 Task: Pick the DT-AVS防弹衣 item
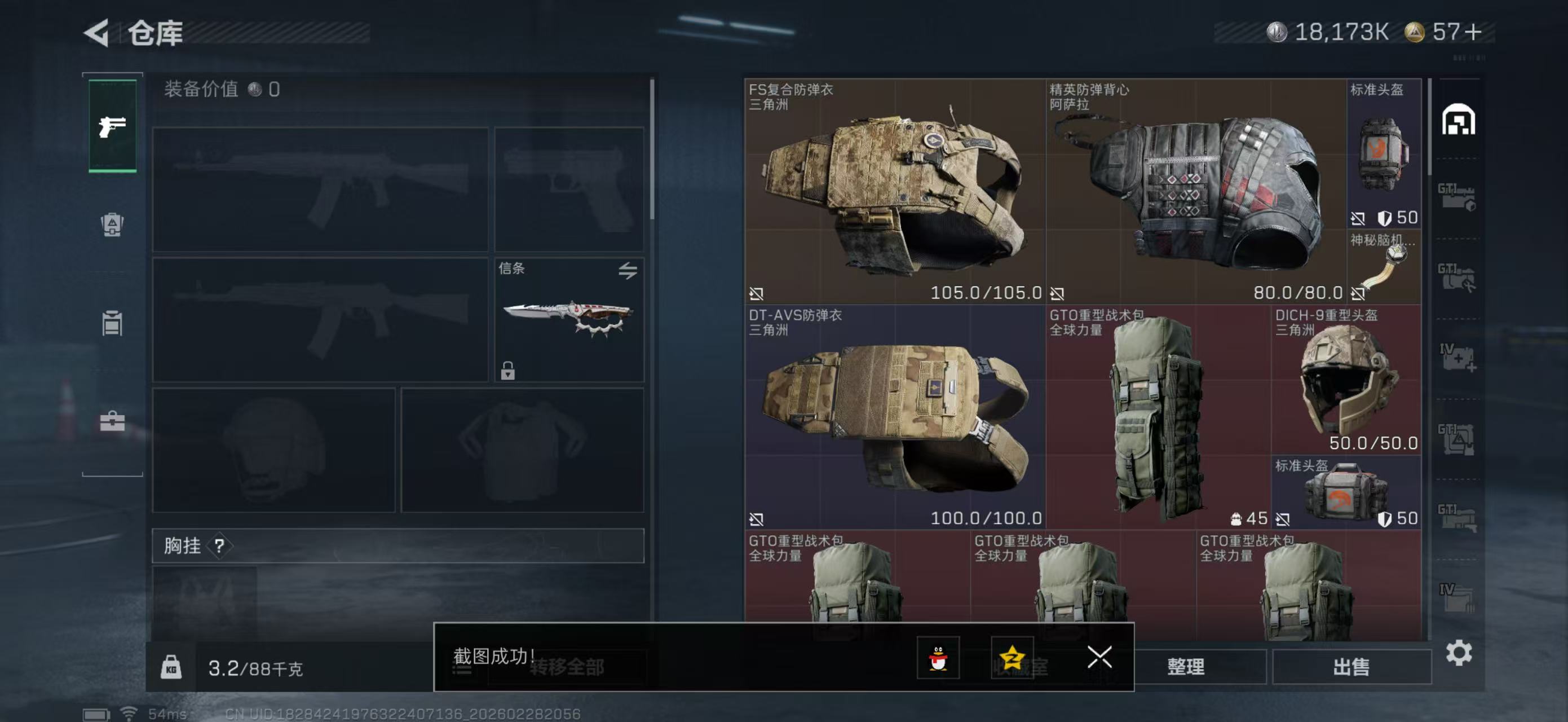click(x=894, y=417)
